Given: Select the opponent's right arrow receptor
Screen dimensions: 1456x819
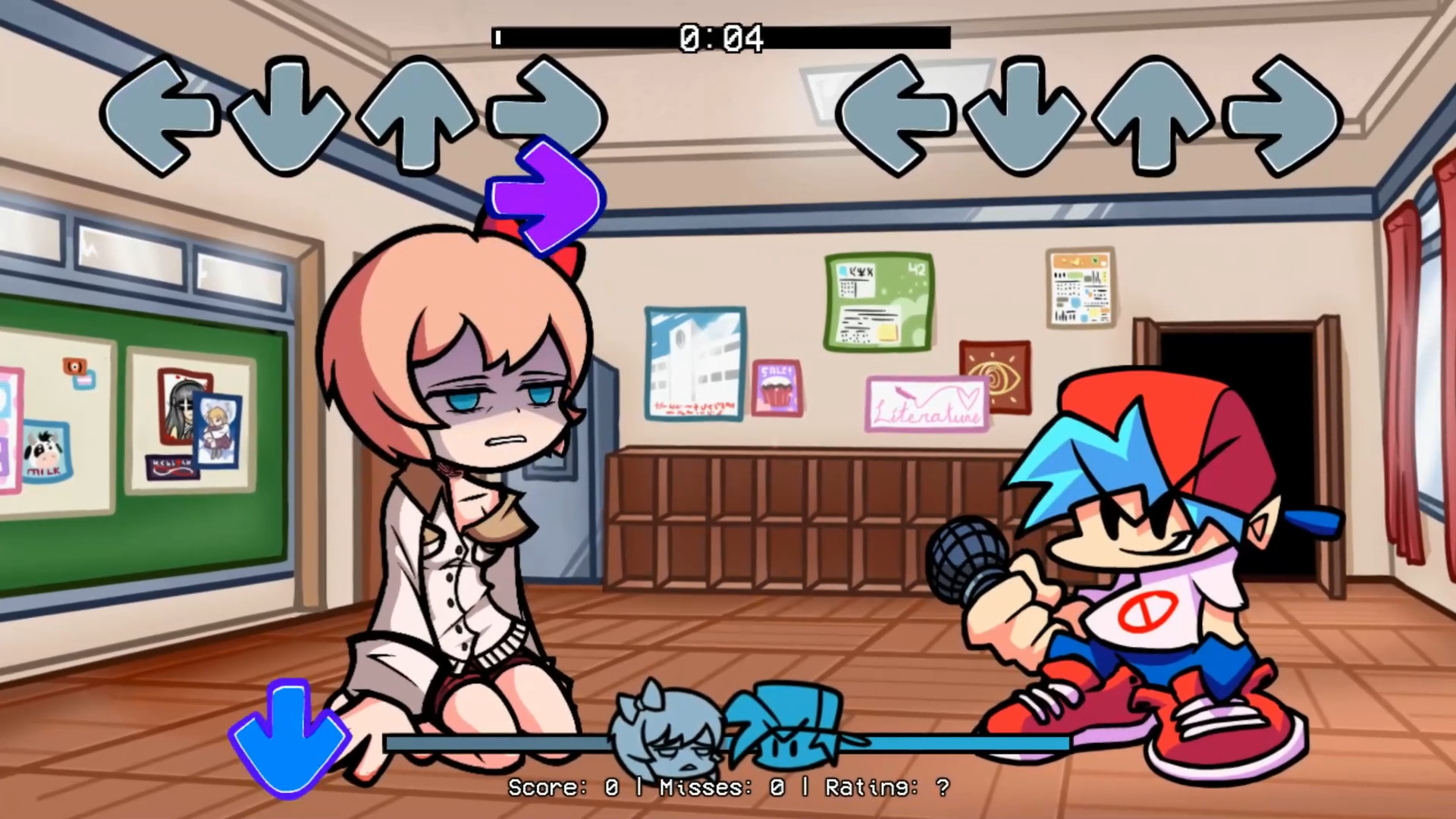Looking at the screenshot, I should pos(543,114).
